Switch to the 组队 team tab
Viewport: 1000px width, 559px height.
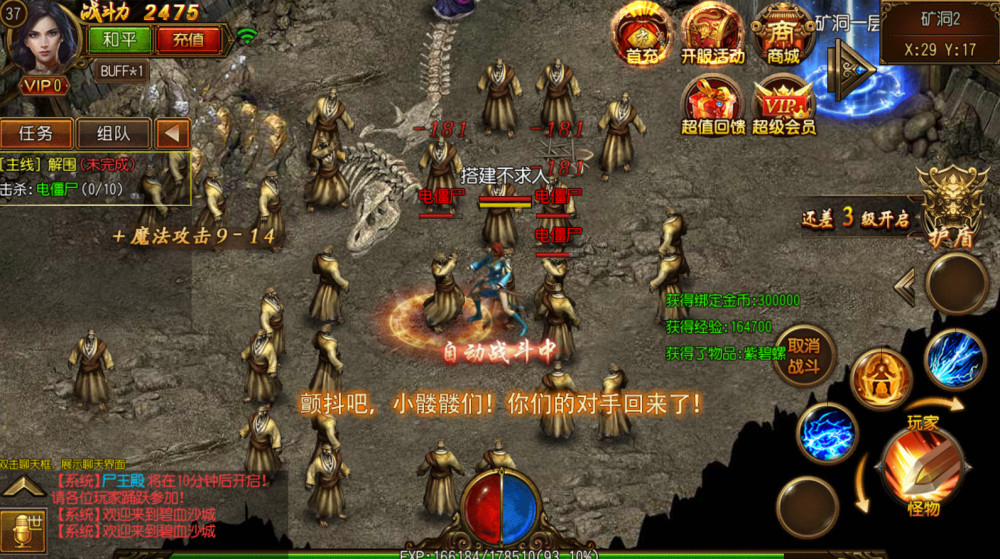(109, 133)
